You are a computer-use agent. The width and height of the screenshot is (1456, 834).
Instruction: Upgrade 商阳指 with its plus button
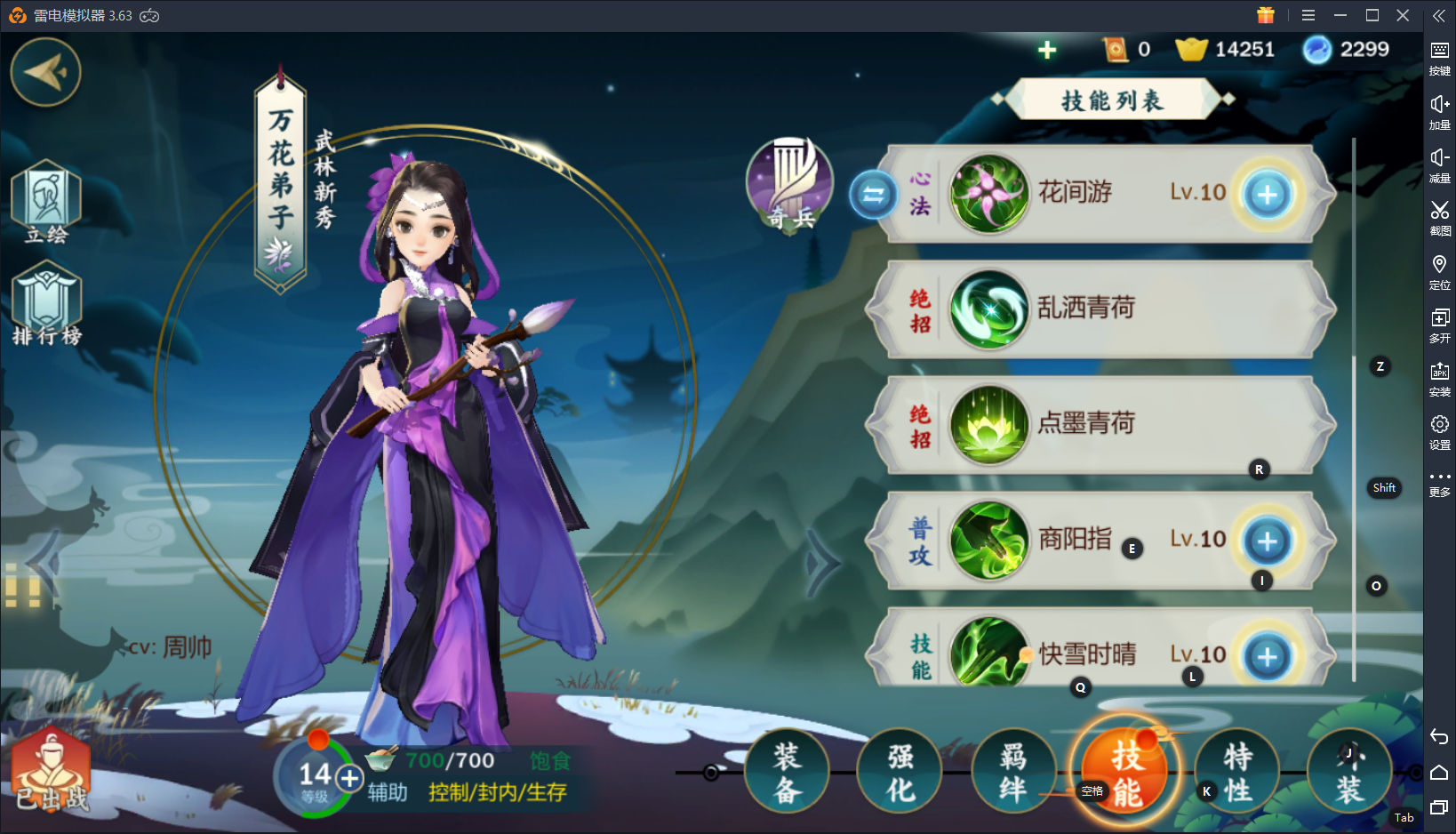click(x=1267, y=541)
